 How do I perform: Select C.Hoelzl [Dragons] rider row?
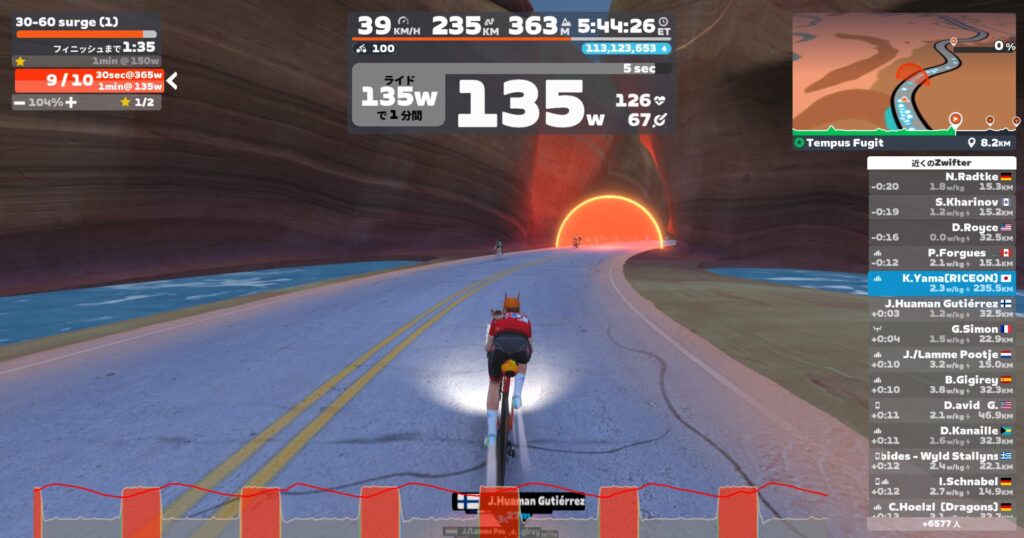point(941,509)
